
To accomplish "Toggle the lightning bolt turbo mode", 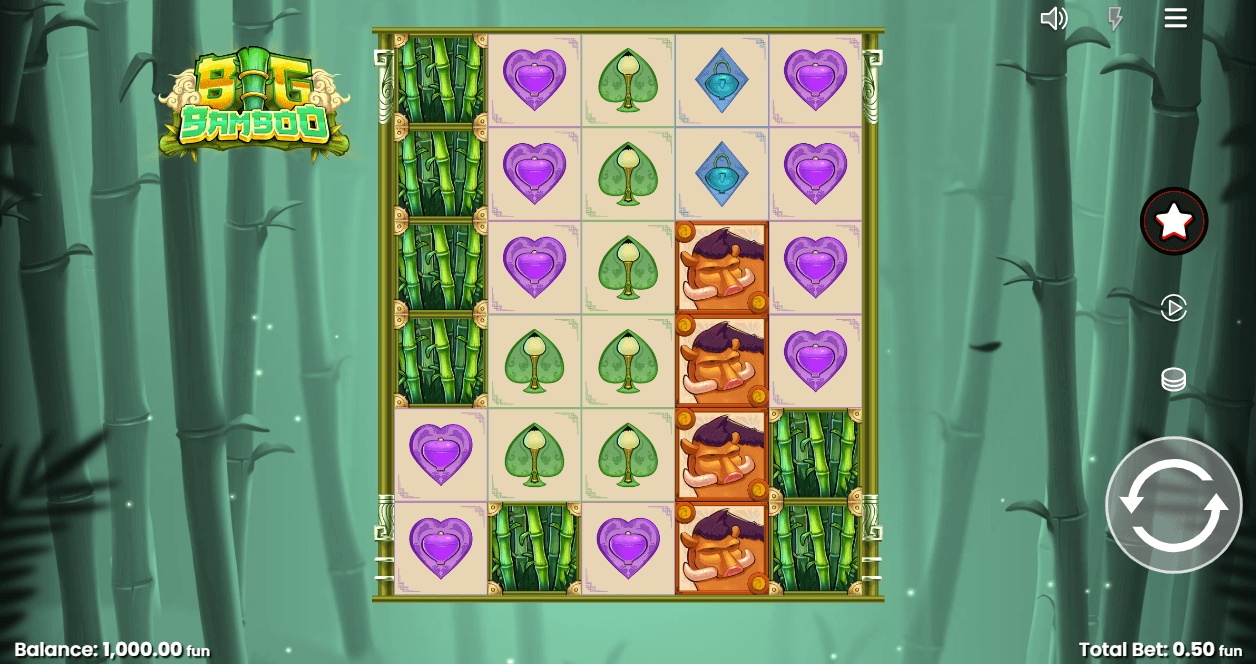I will point(1115,19).
